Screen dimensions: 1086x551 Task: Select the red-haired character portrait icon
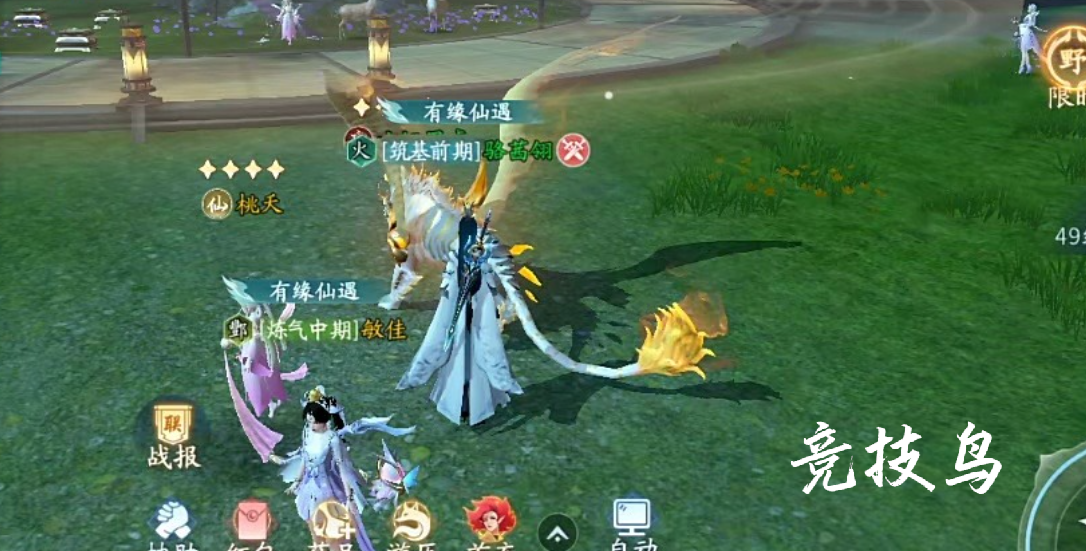[489, 520]
